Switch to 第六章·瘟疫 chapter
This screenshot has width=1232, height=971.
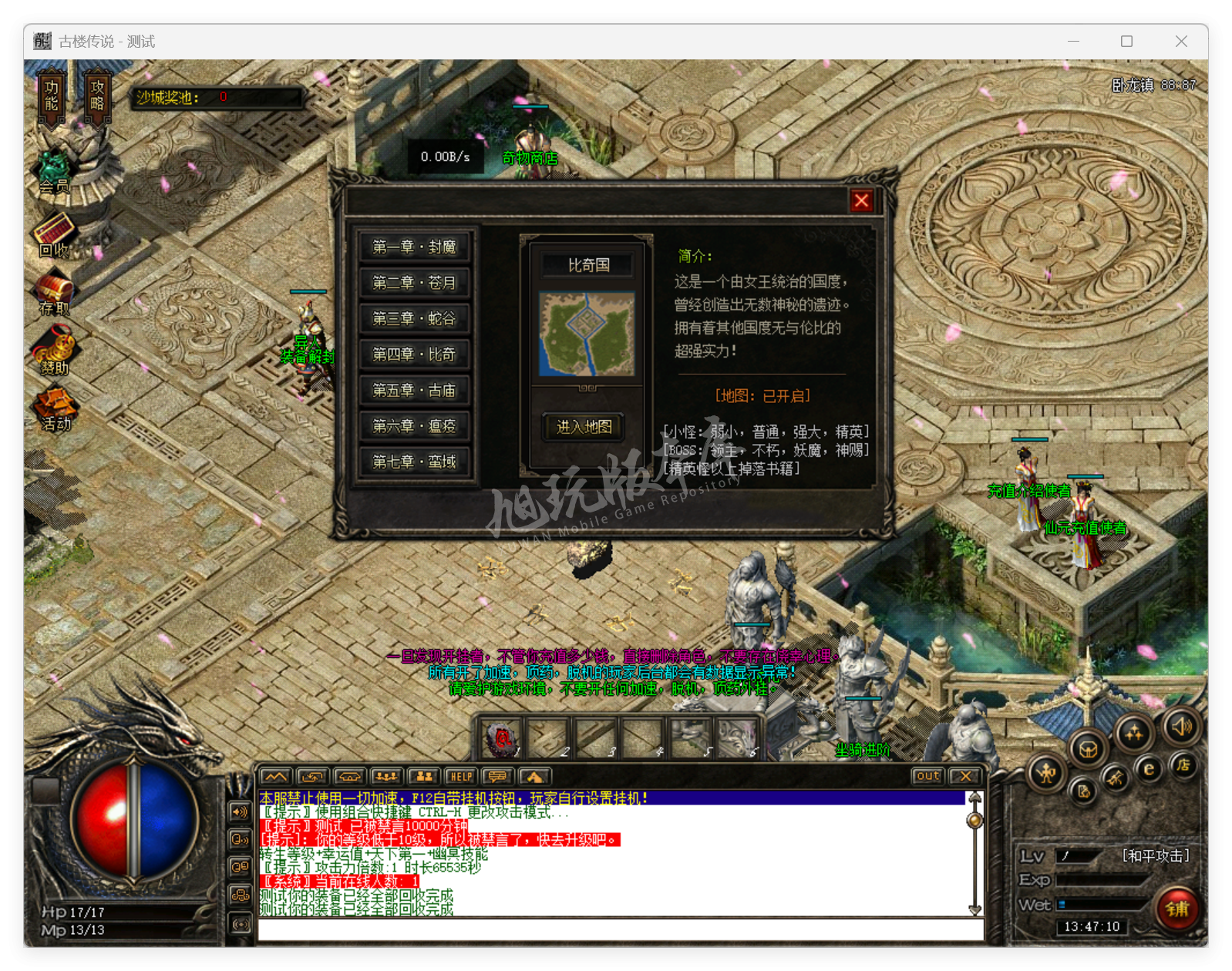coord(415,425)
